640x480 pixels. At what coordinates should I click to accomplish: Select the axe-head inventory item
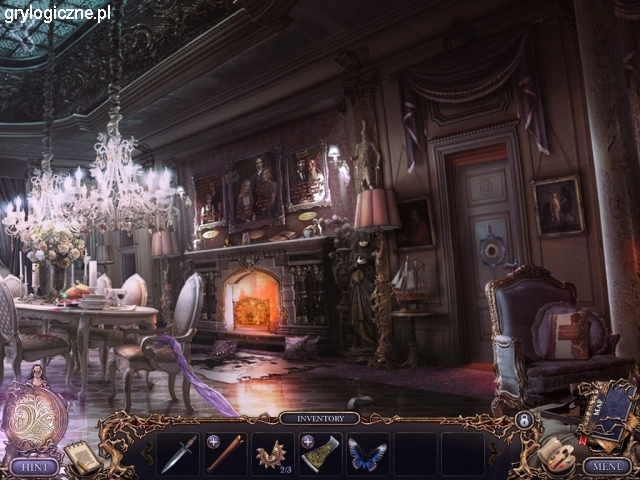320,454
